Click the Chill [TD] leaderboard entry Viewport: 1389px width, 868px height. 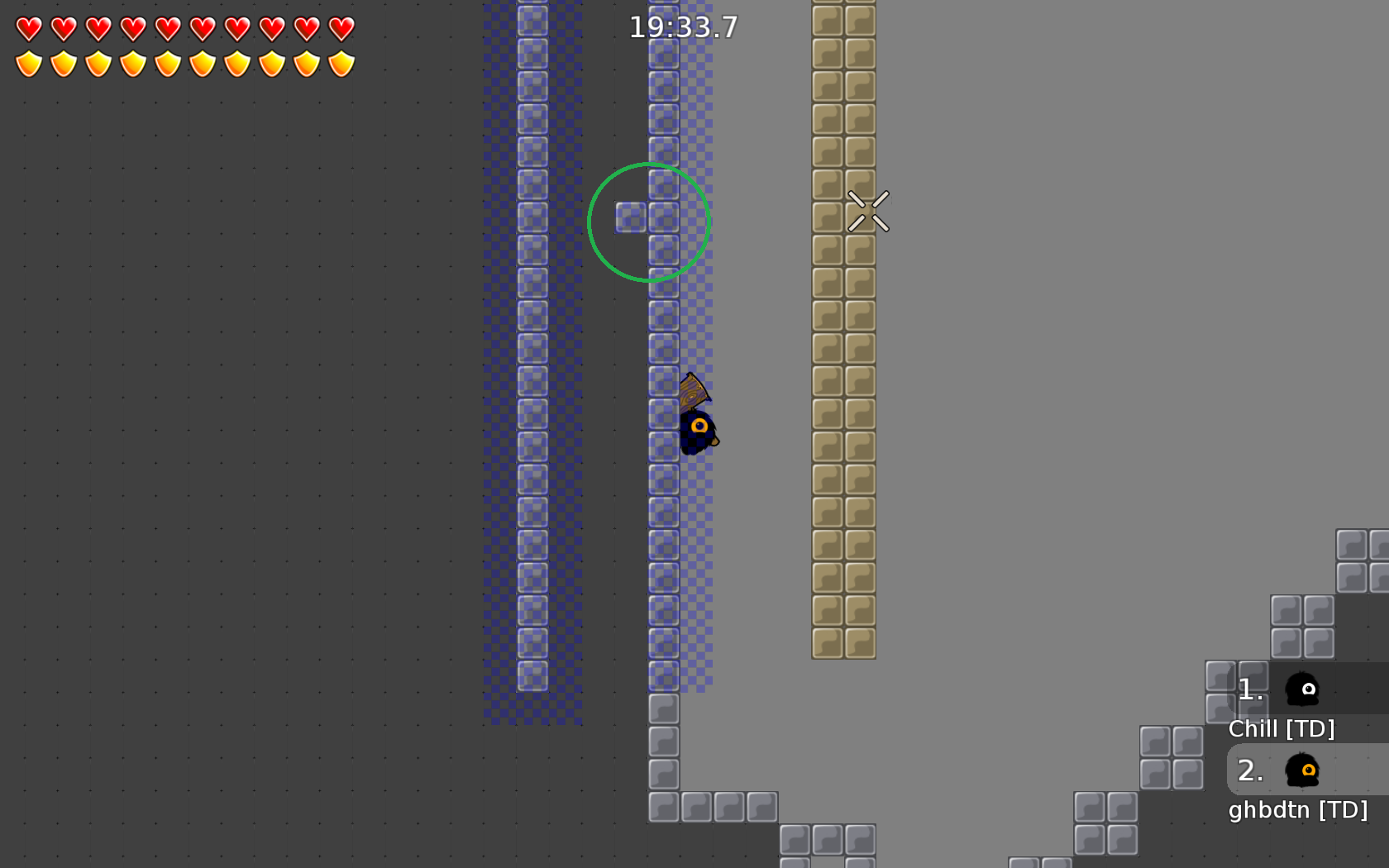click(x=1283, y=729)
